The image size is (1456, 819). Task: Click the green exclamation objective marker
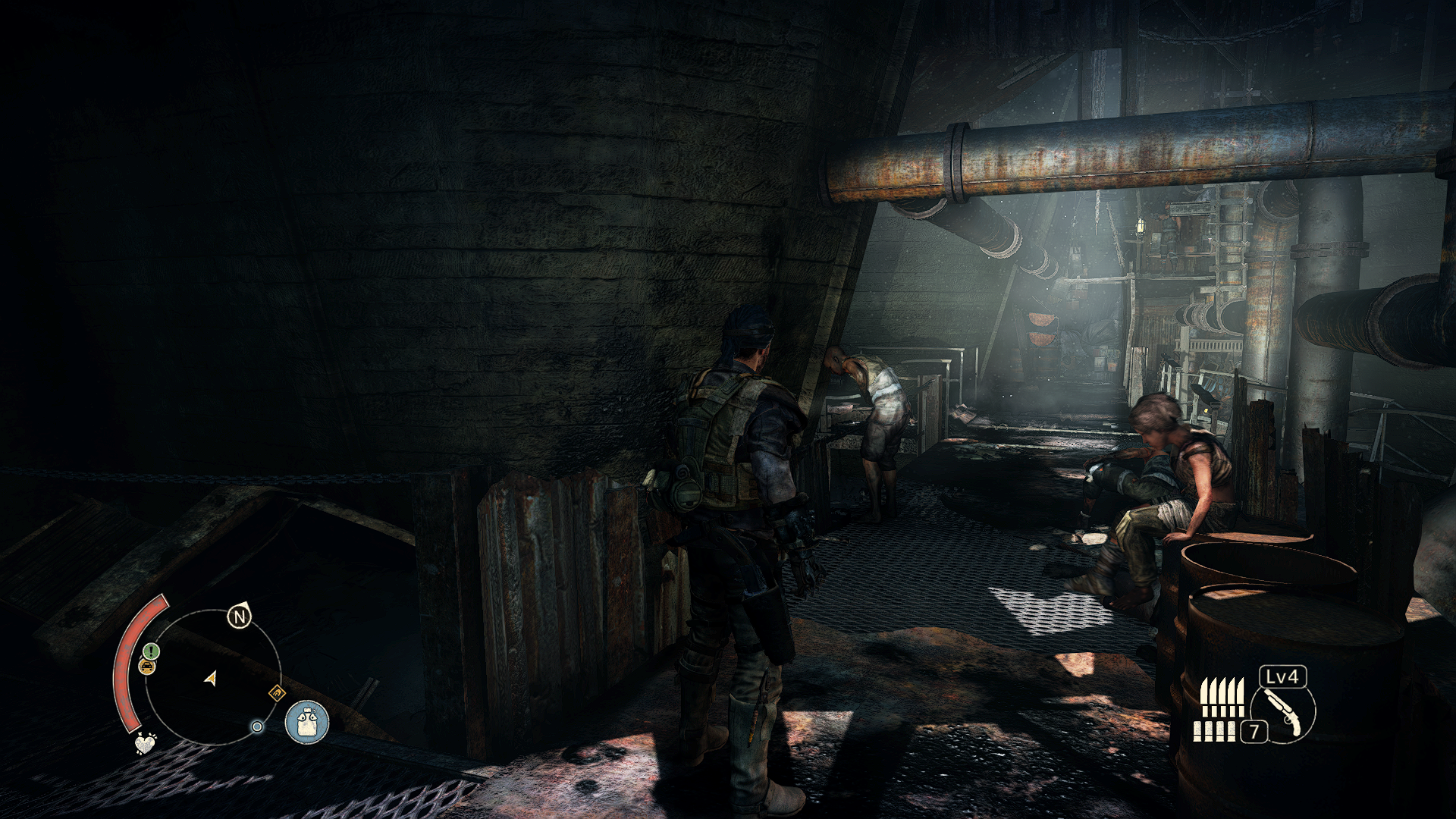[151, 651]
